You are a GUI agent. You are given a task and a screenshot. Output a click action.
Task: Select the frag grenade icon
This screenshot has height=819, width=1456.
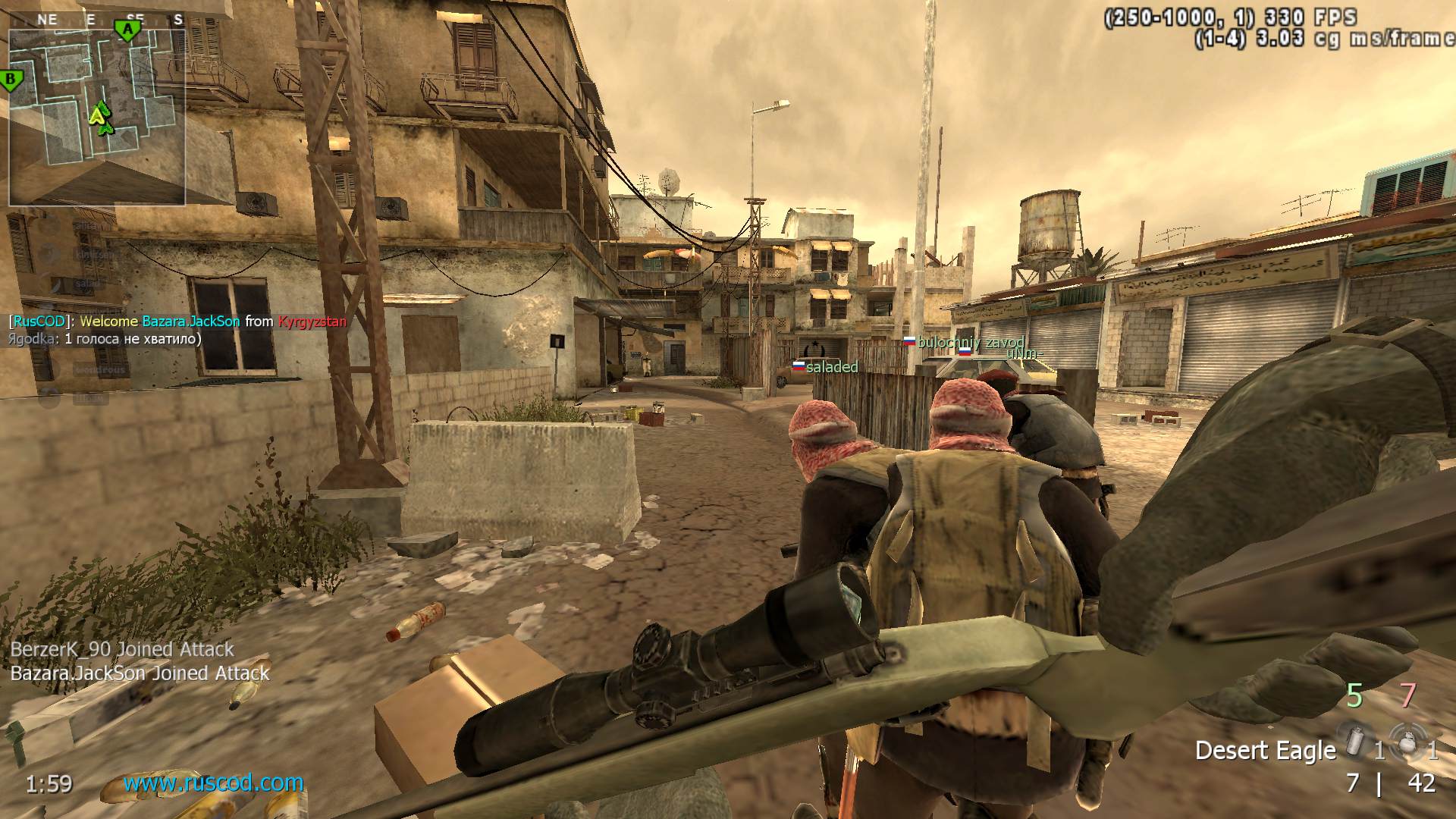tap(1407, 741)
